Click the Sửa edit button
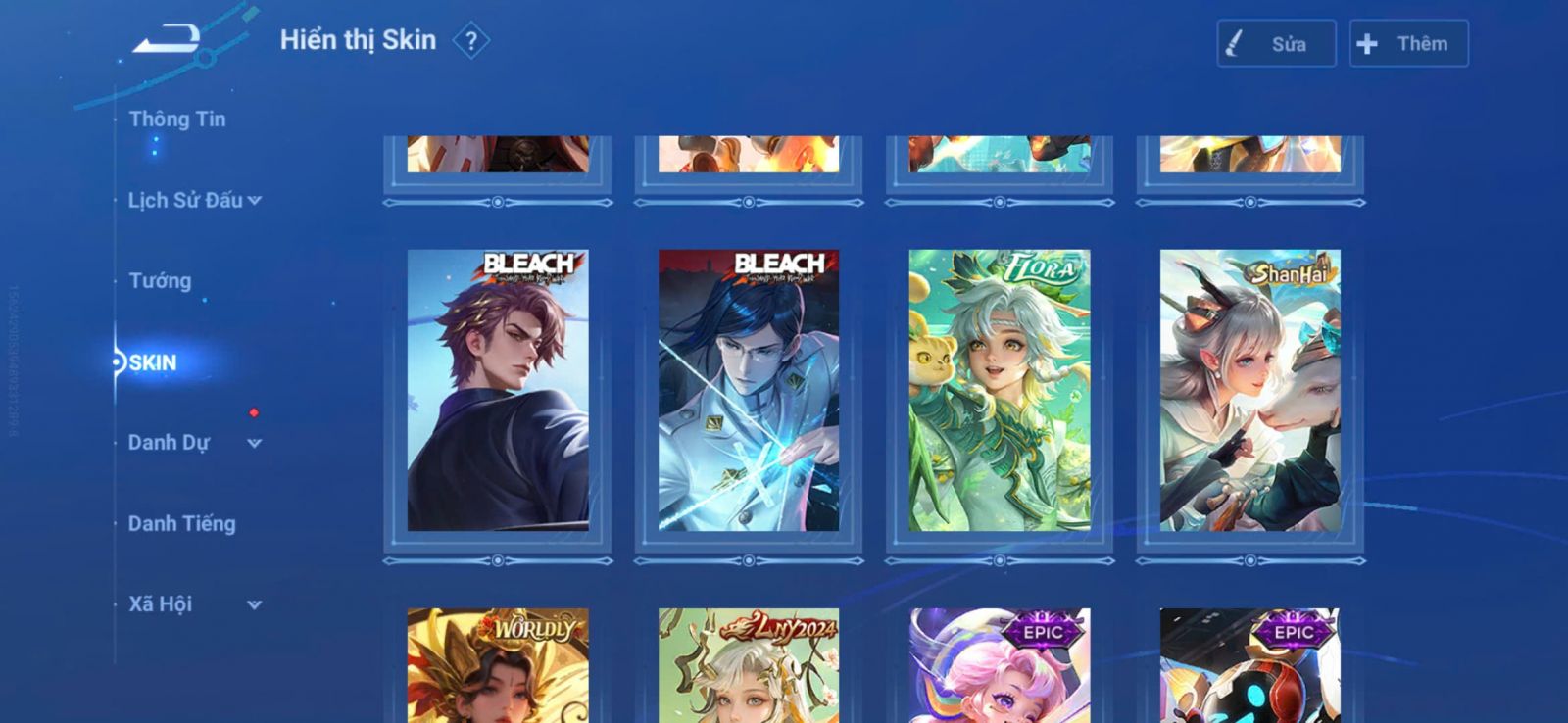The image size is (1568, 723). (x=1276, y=44)
